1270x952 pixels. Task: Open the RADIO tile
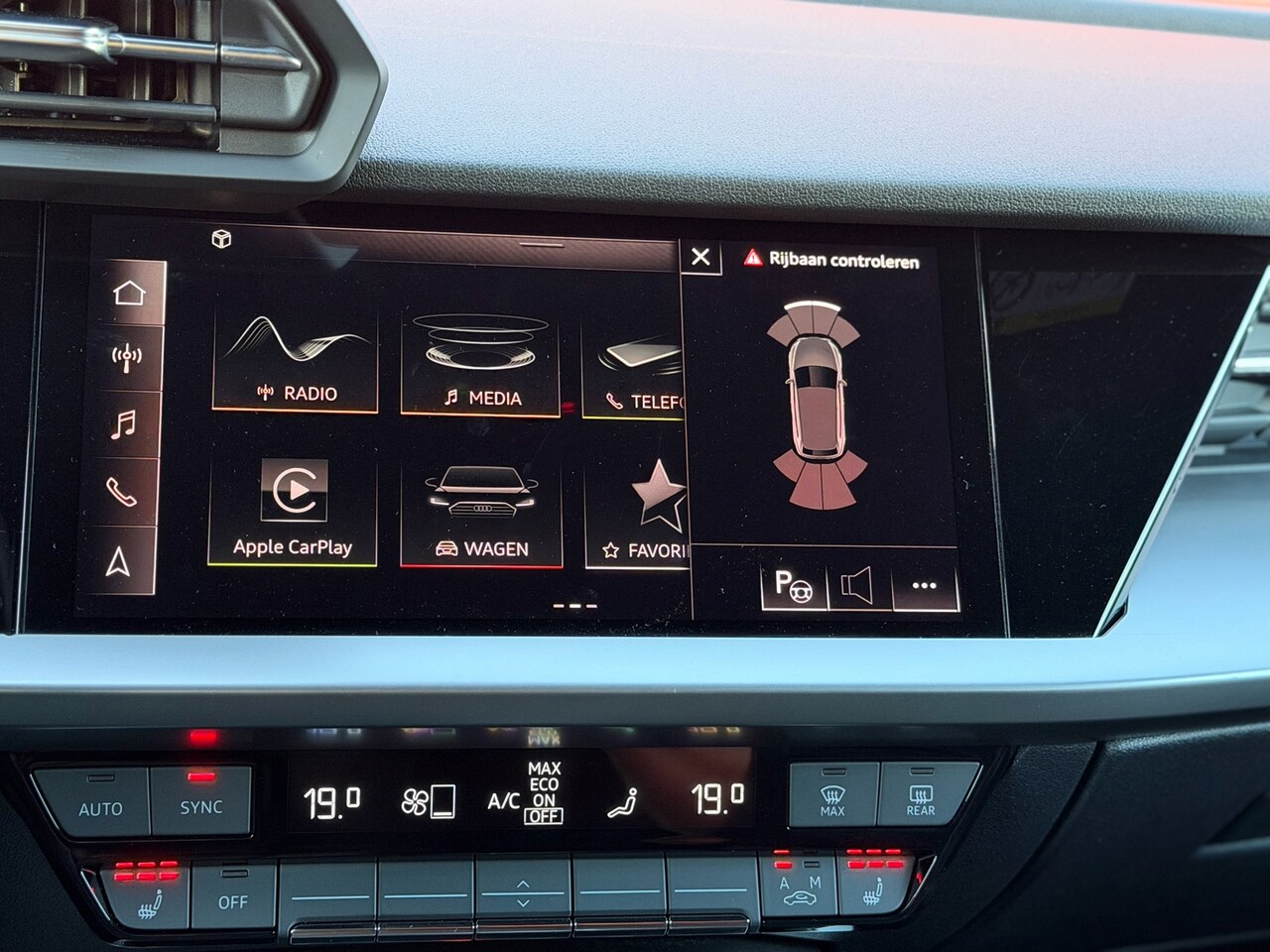click(296, 361)
